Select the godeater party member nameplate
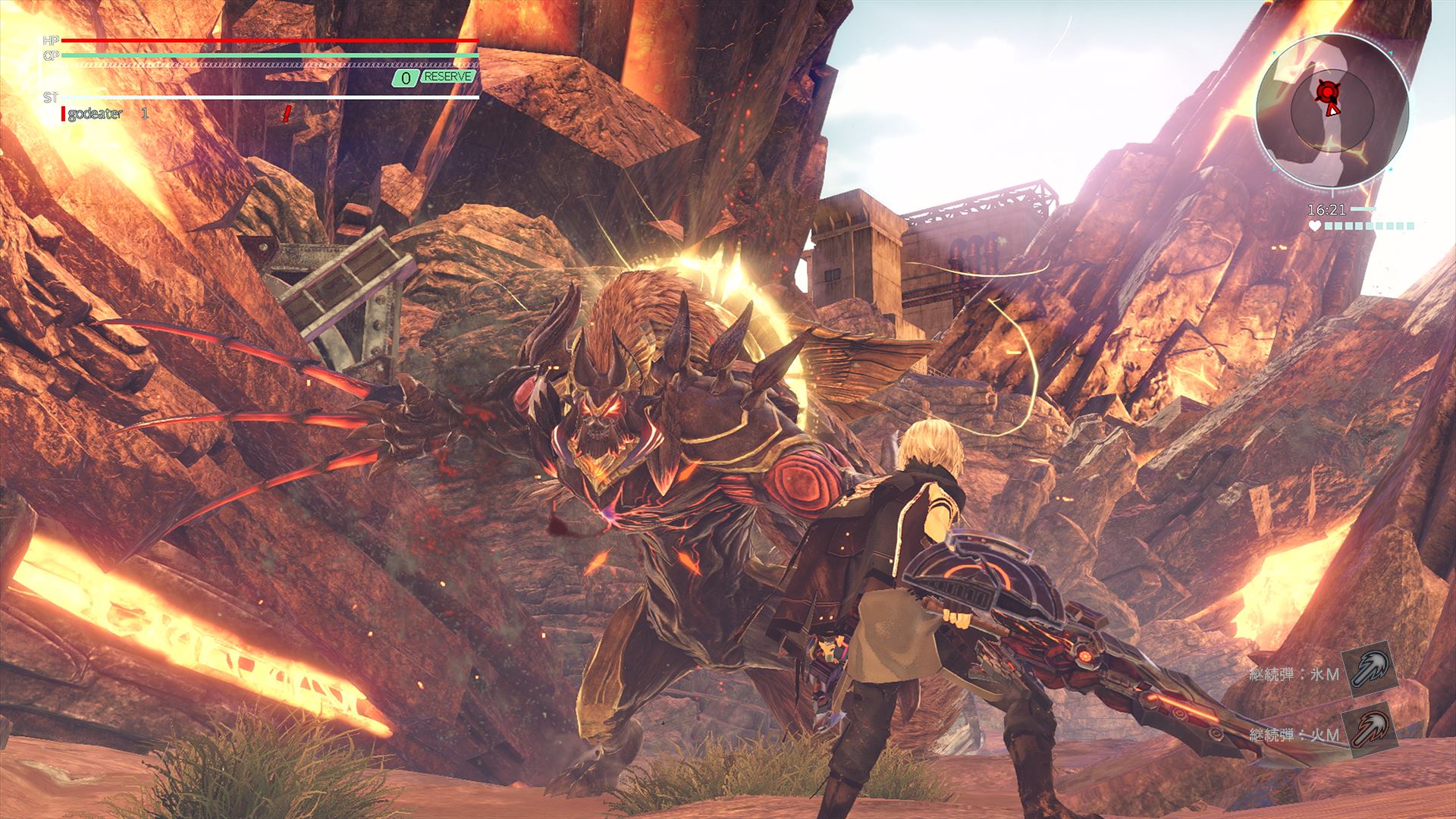Screen dimensions: 1456x819 click(96, 114)
